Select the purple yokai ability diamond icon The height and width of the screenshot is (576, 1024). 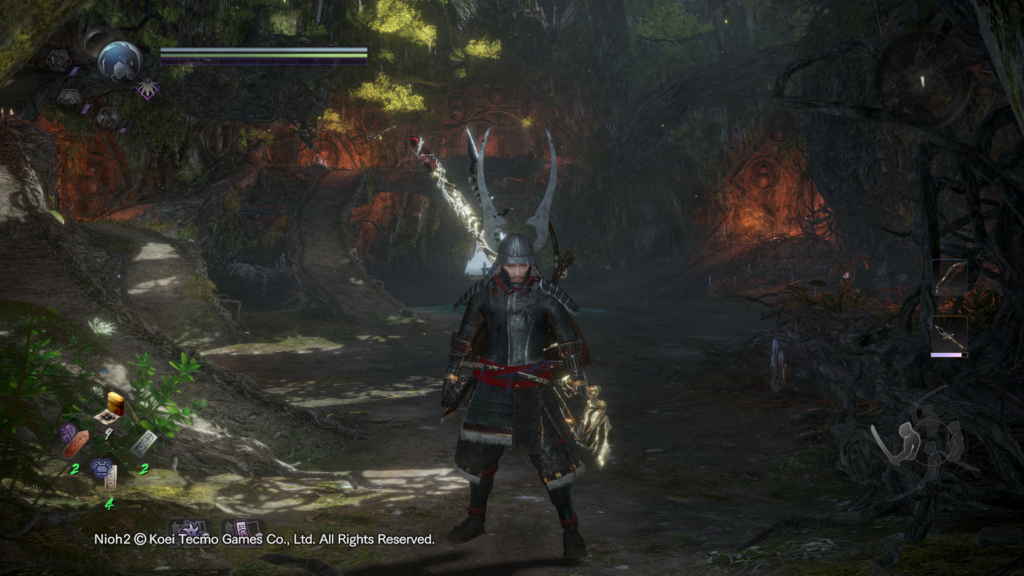[148, 89]
